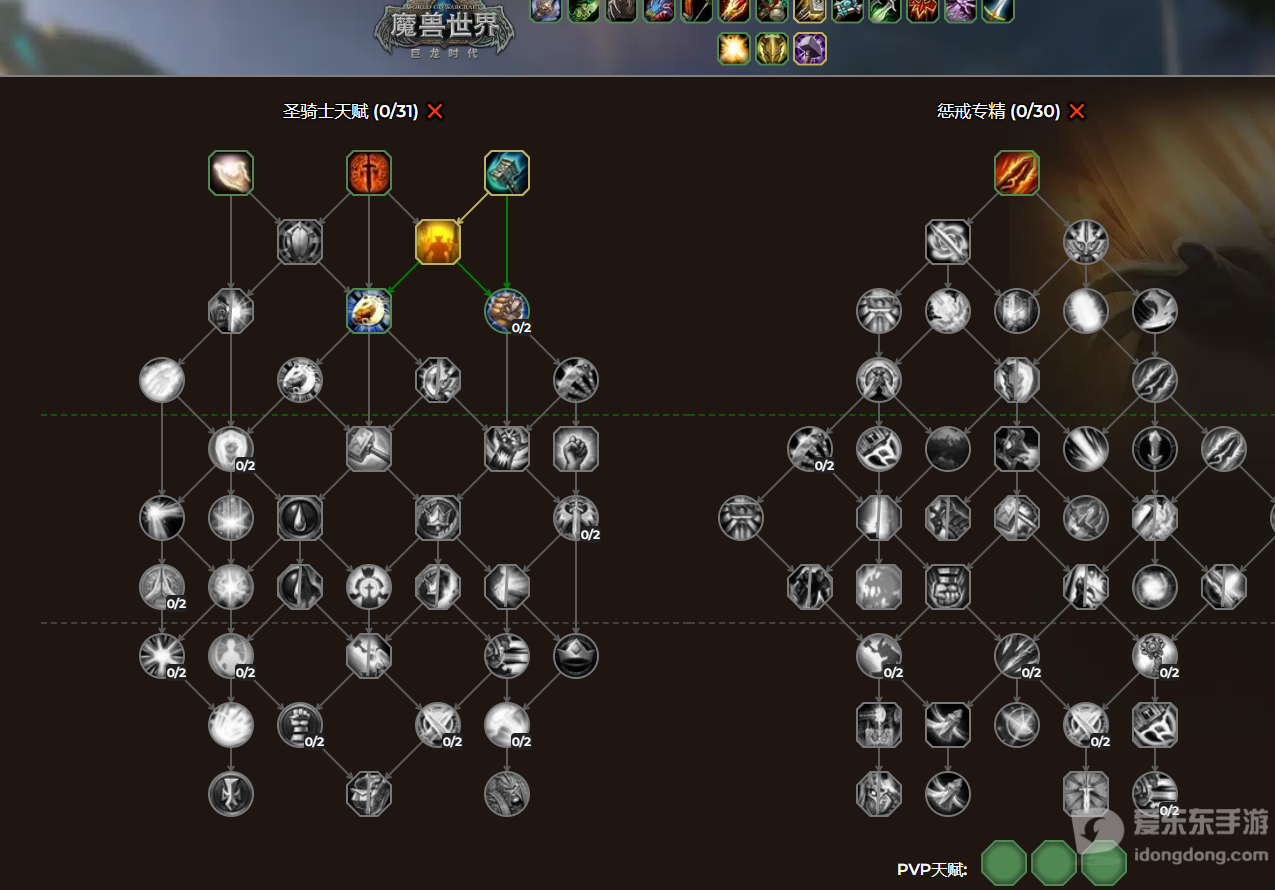Viewport: 1275px width, 890px height.
Task: Choose the teal hammer talent node
Action: pyautogui.click(x=507, y=173)
